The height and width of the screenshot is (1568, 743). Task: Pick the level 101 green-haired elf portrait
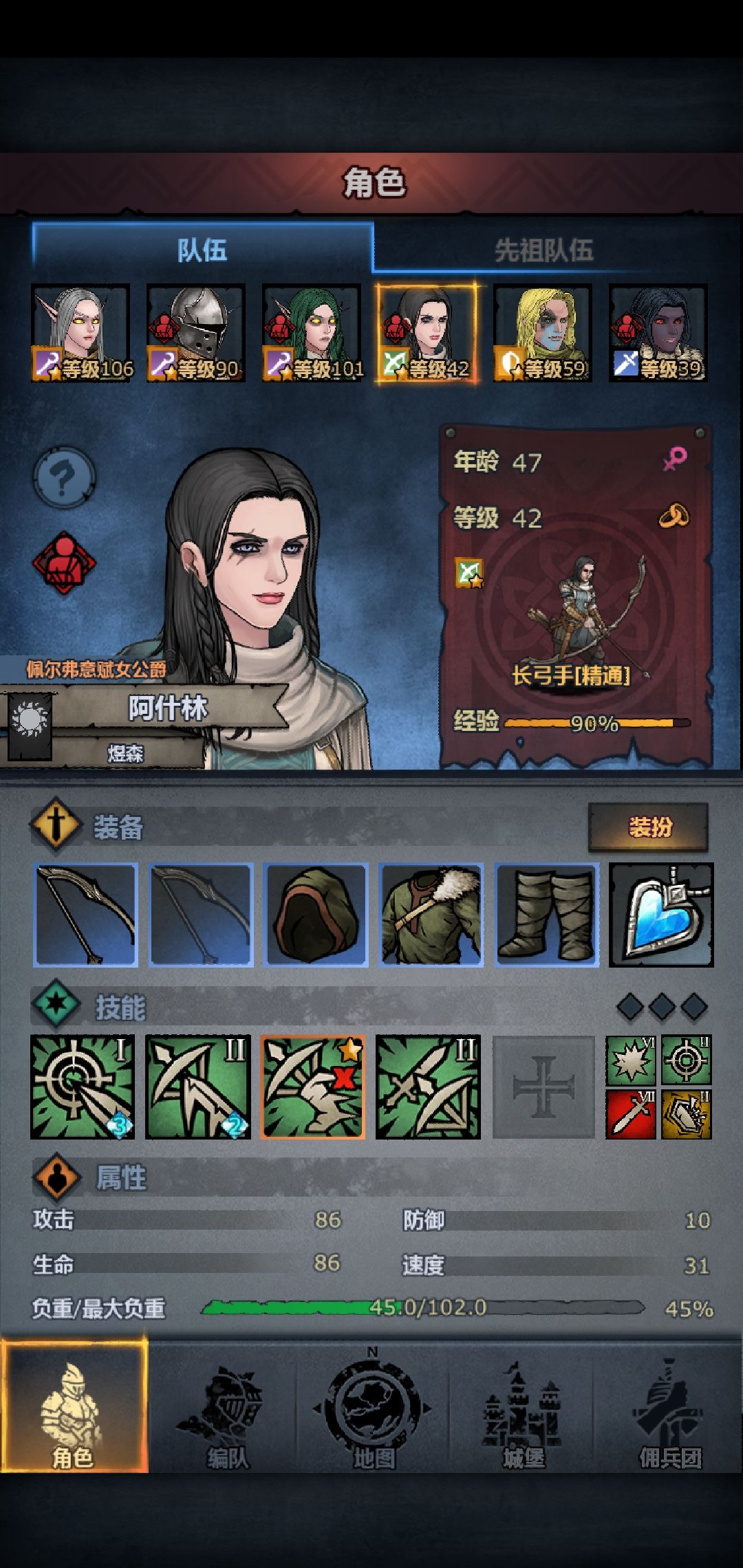point(312,333)
